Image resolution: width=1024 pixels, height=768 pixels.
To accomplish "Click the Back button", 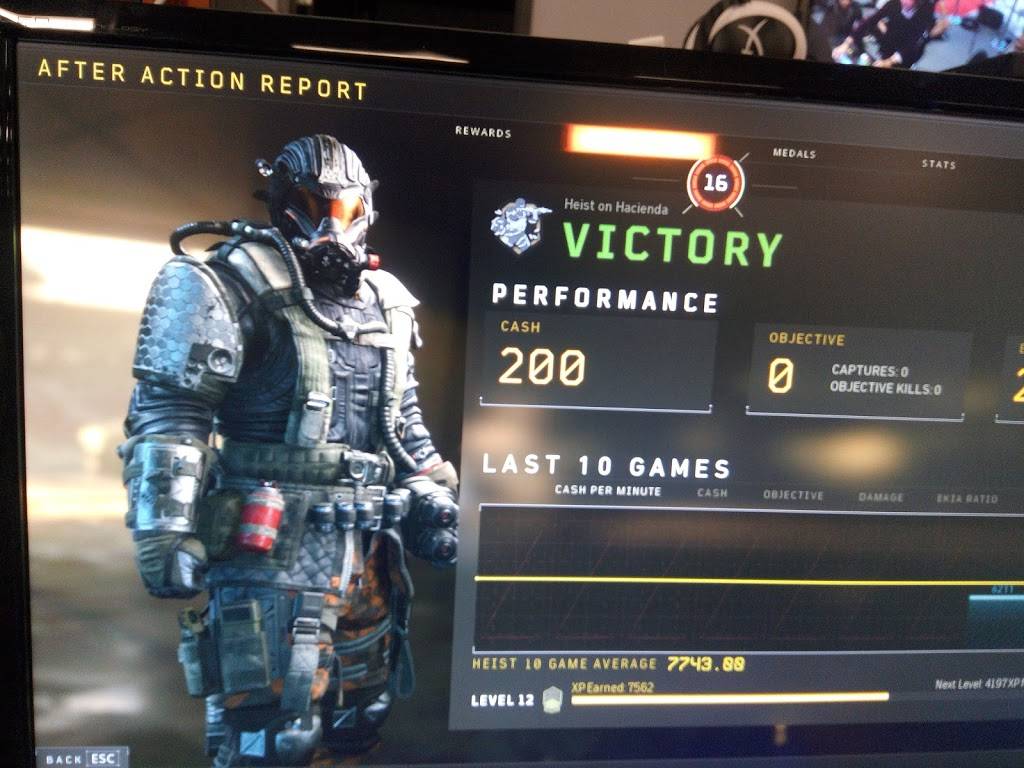I will 80,758.
